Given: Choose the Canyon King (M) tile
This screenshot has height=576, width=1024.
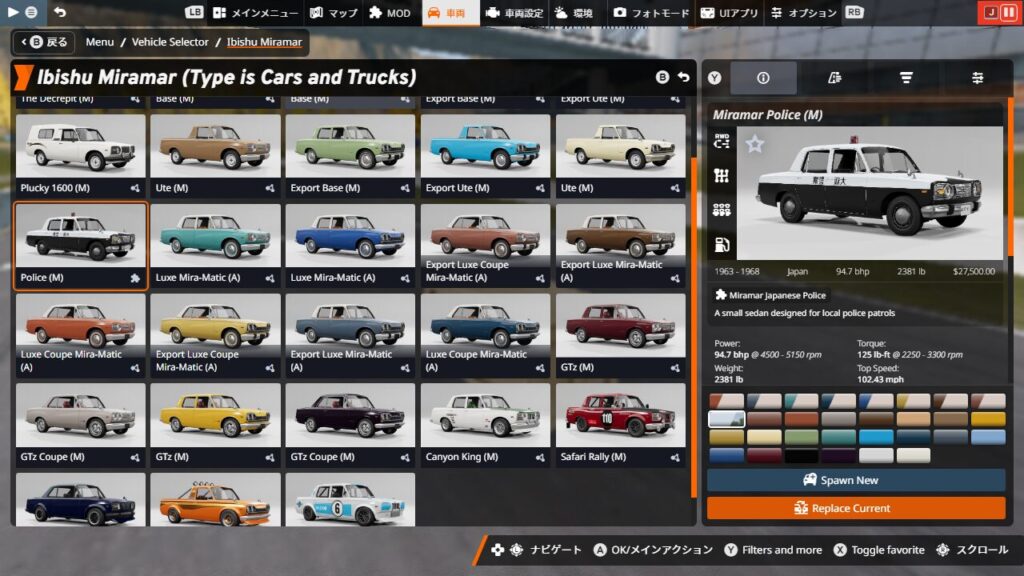Looking at the screenshot, I should [x=485, y=425].
